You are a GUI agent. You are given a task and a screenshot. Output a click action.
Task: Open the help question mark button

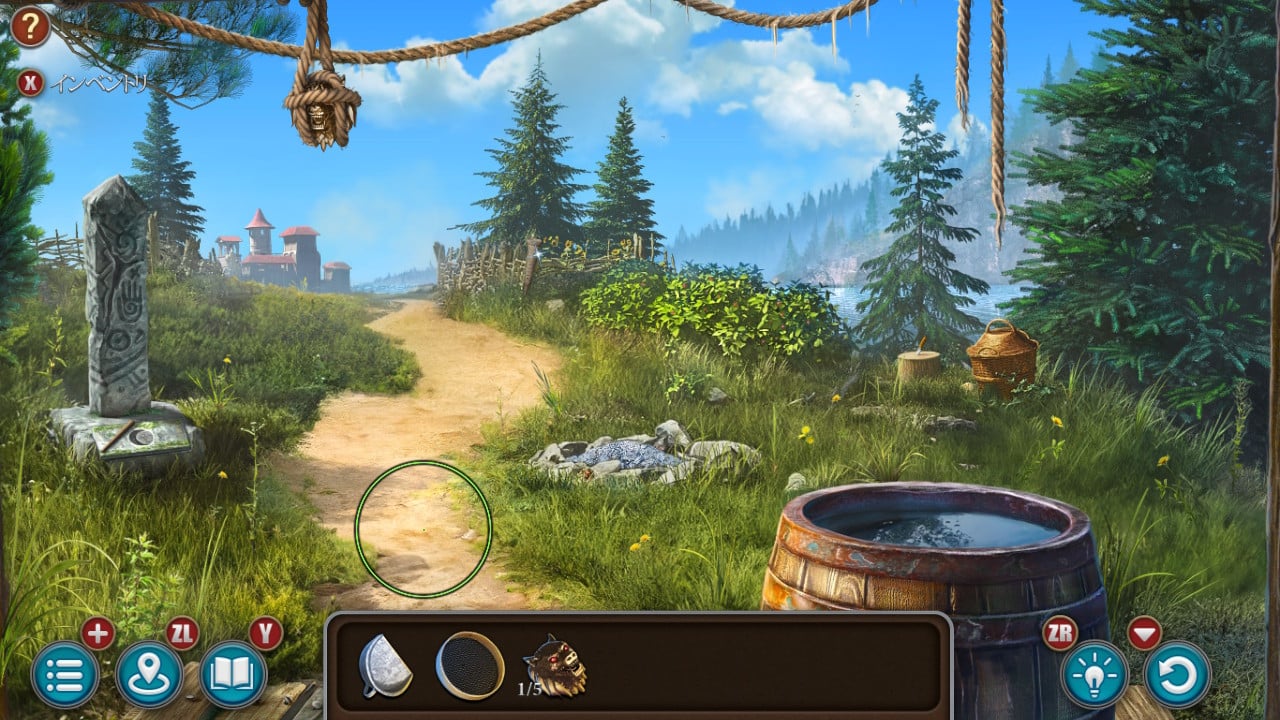click(30, 27)
